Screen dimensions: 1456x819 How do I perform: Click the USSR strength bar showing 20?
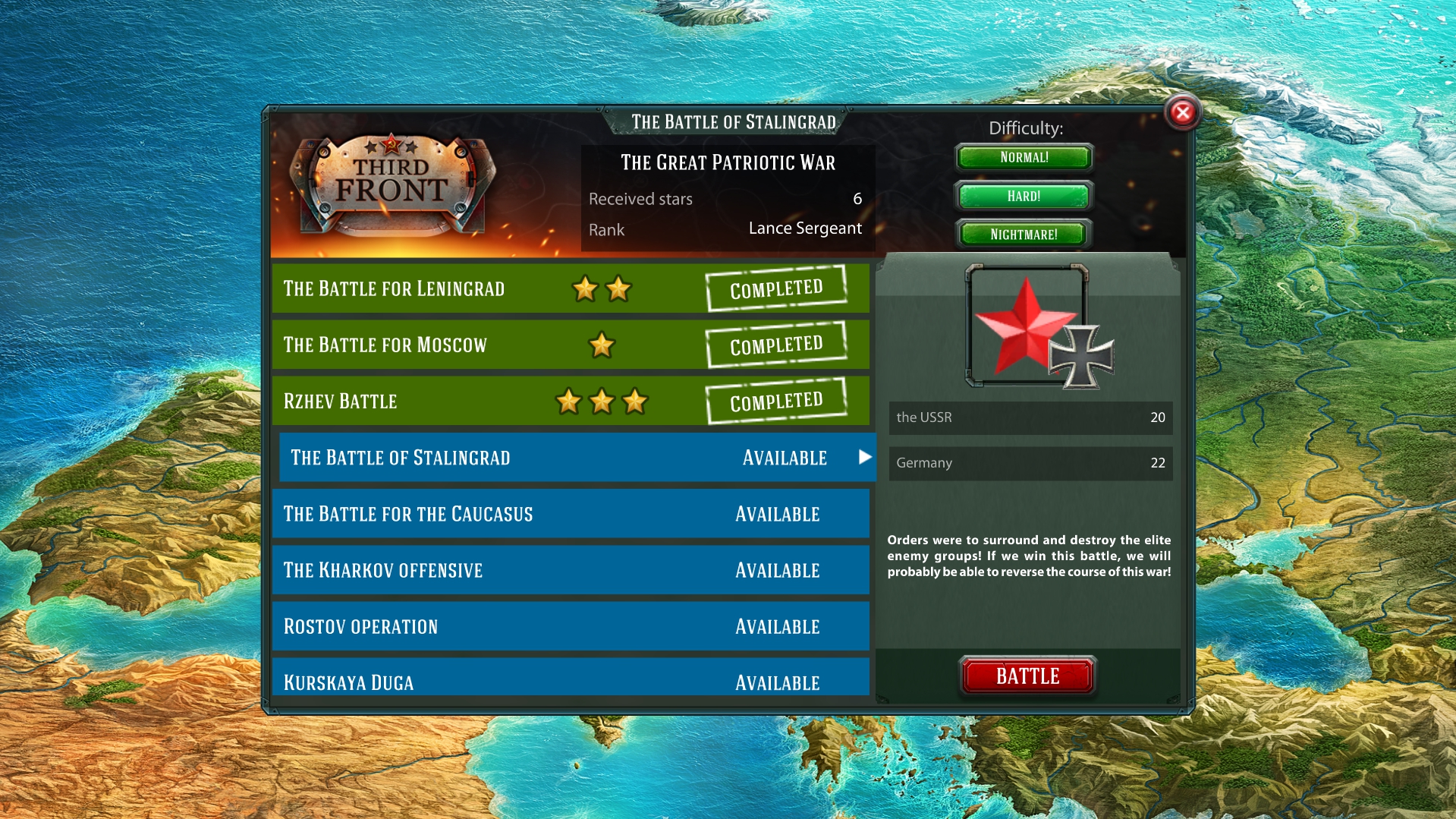(1029, 417)
